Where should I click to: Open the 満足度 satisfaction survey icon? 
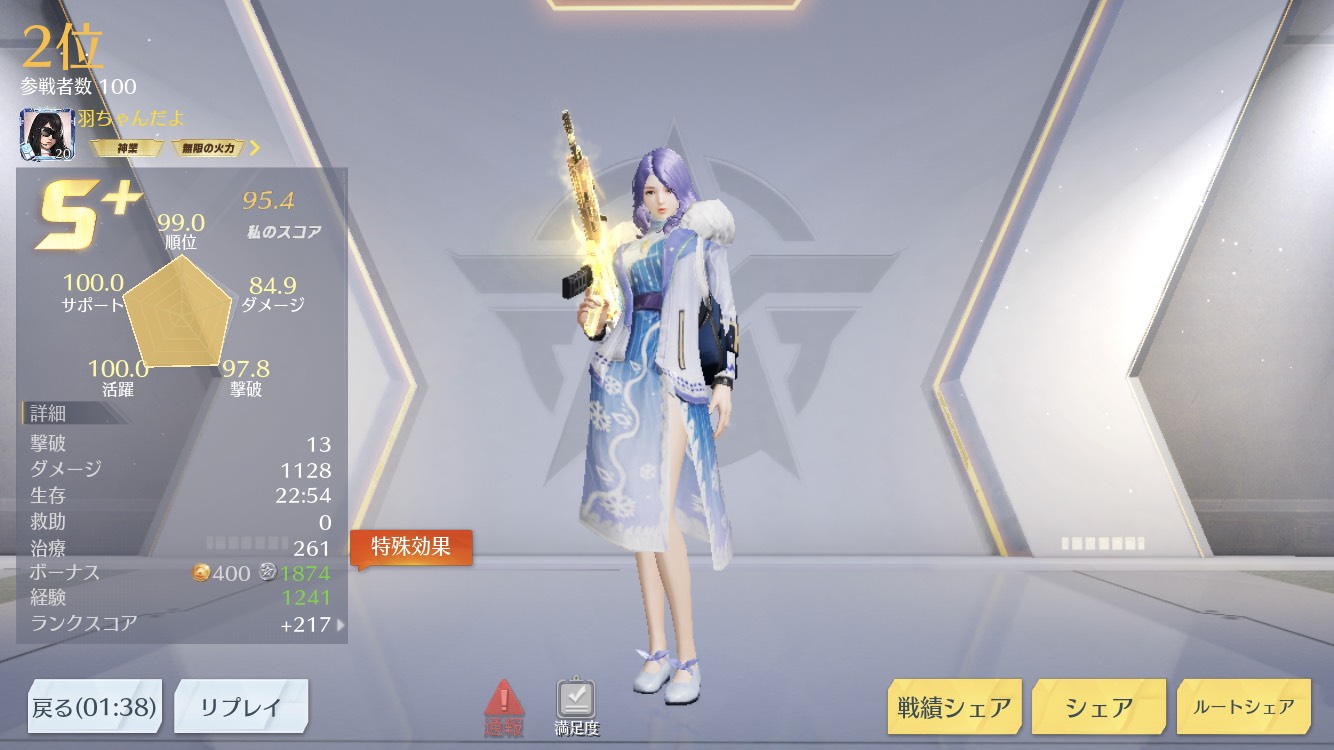point(576,707)
